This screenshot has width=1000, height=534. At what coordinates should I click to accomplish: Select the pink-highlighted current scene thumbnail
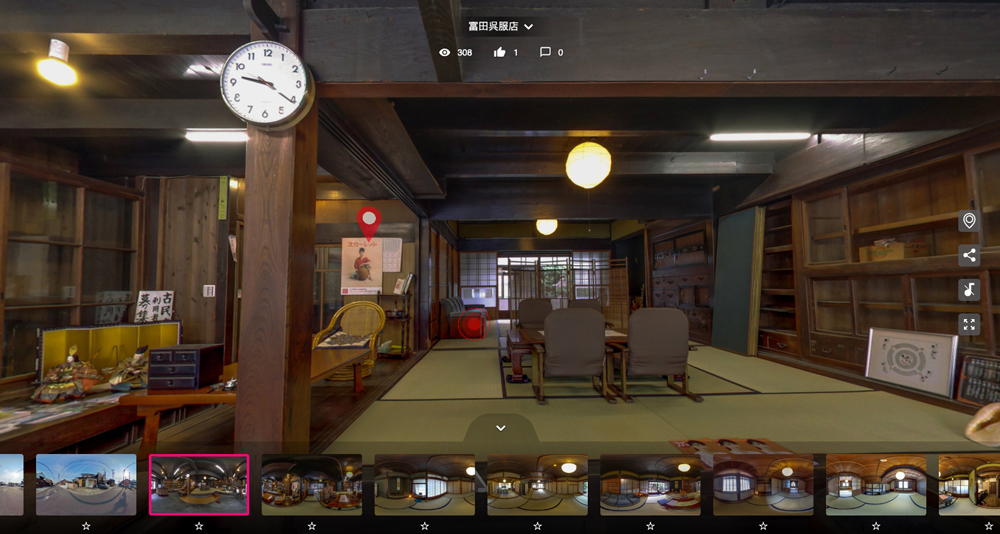coord(199,485)
